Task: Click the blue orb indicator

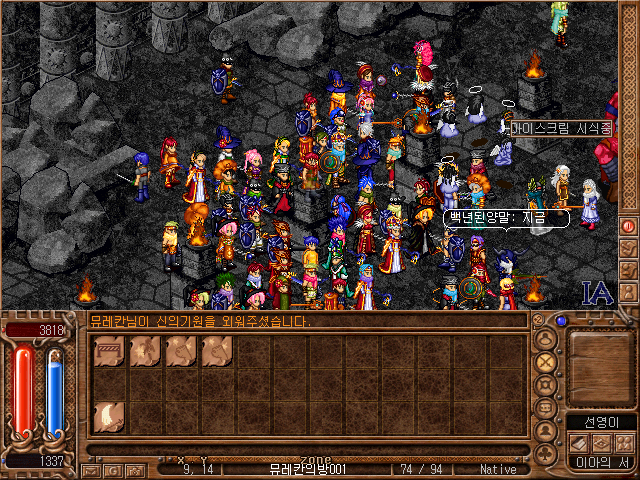Action: (561, 322)
